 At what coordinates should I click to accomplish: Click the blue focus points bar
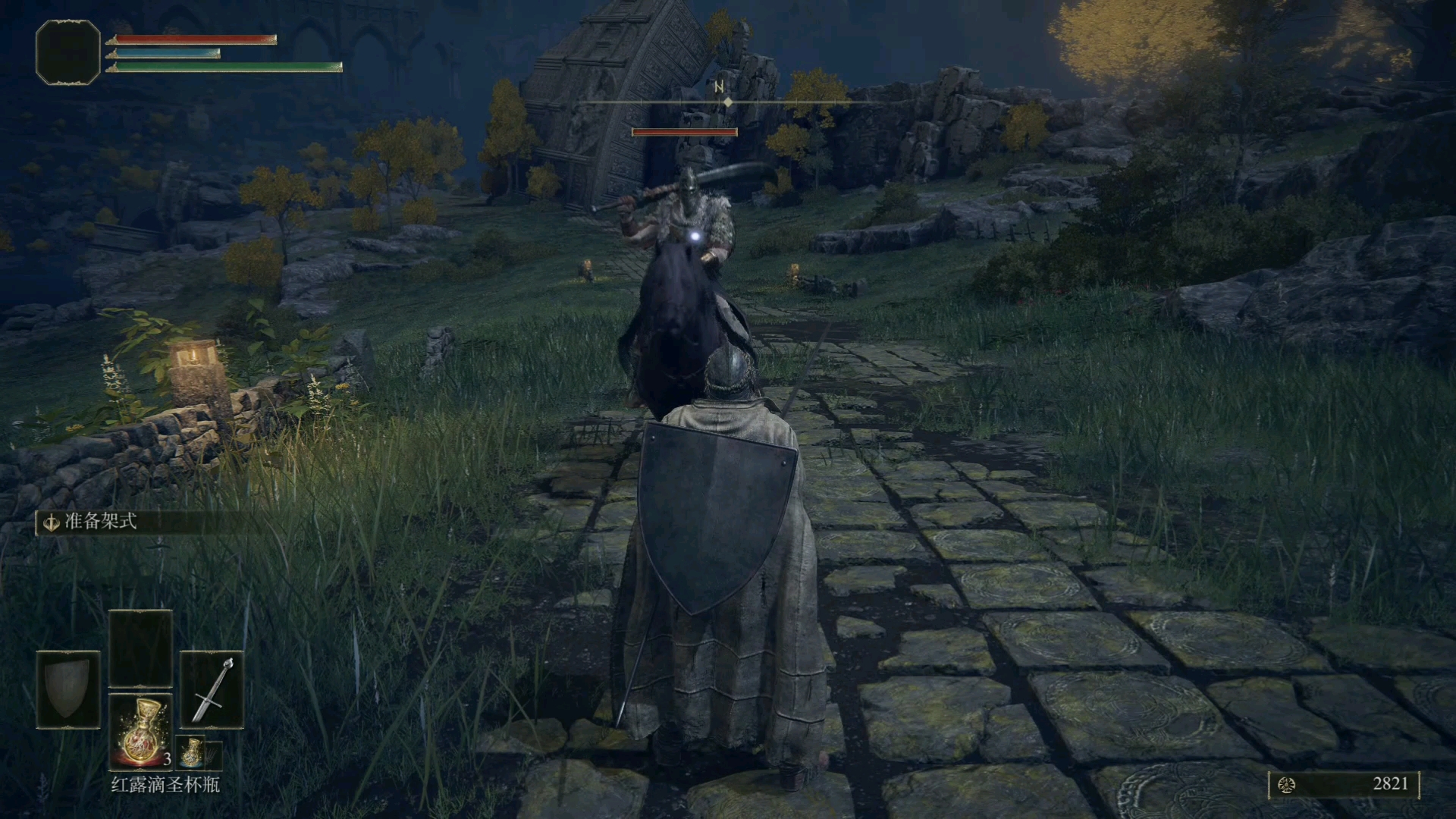[165, 54]
